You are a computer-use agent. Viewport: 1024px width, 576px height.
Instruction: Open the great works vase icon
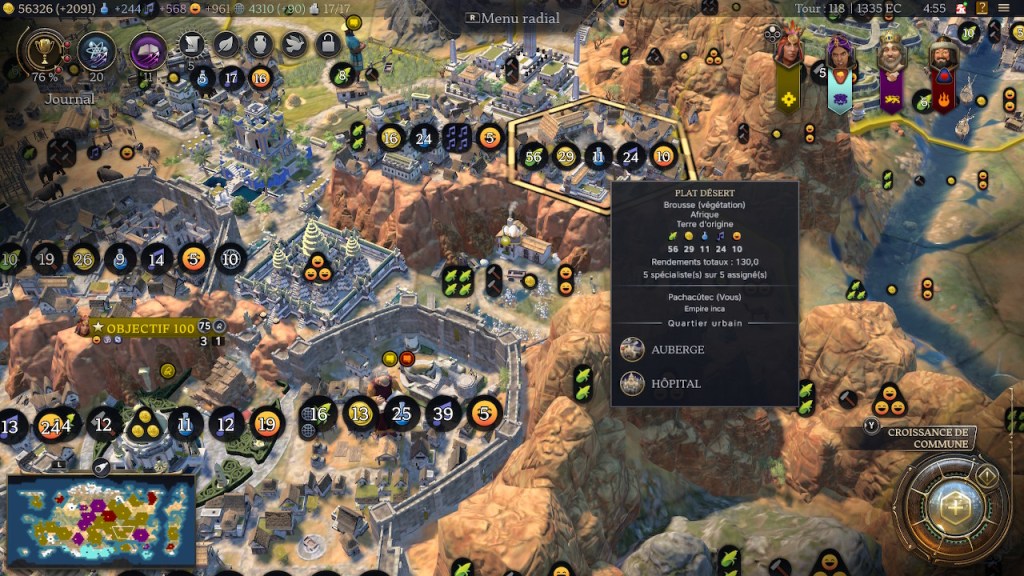(x=260, y=44)
